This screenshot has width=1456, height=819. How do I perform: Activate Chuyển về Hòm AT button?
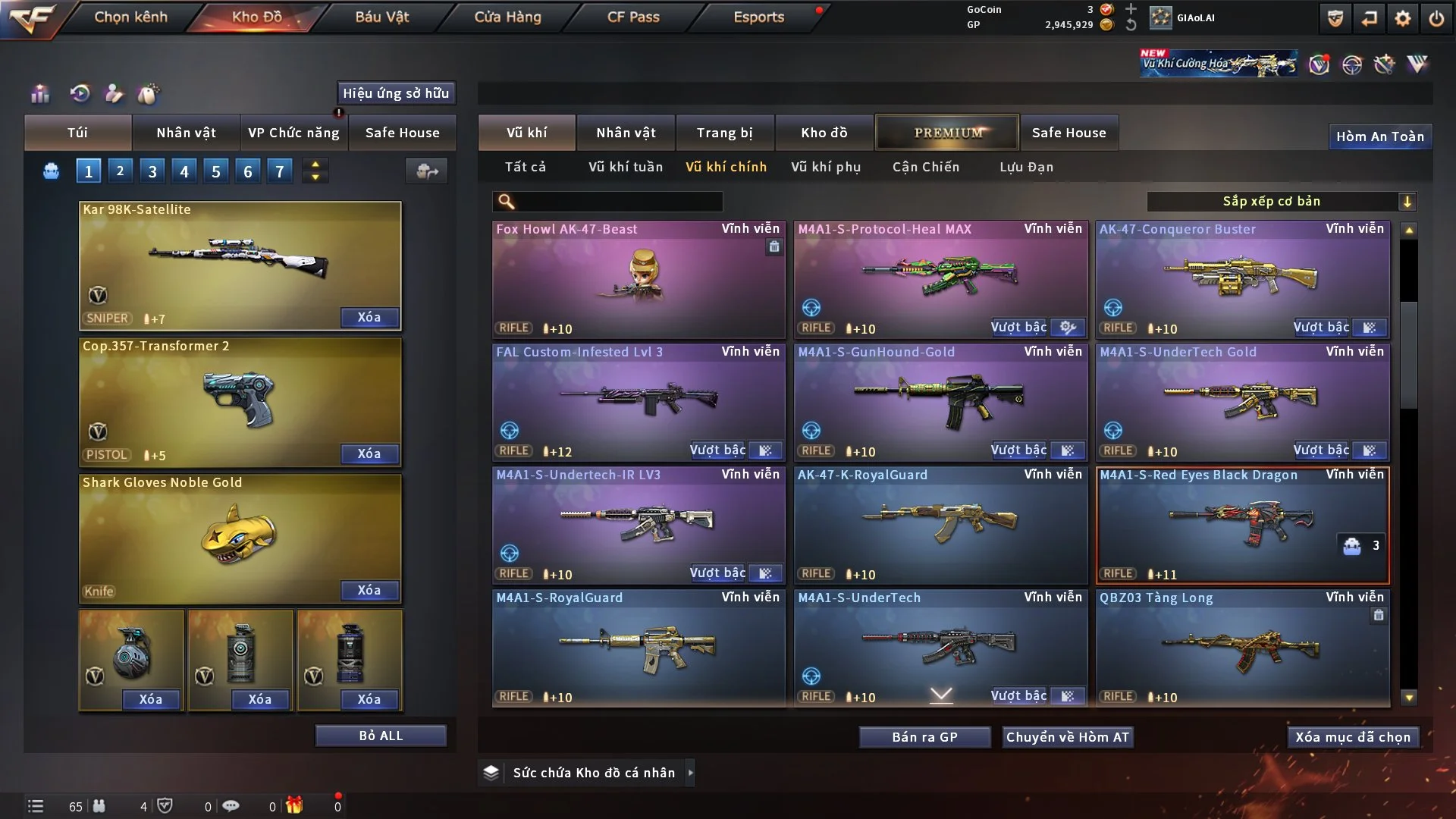tap(1068, 737)
